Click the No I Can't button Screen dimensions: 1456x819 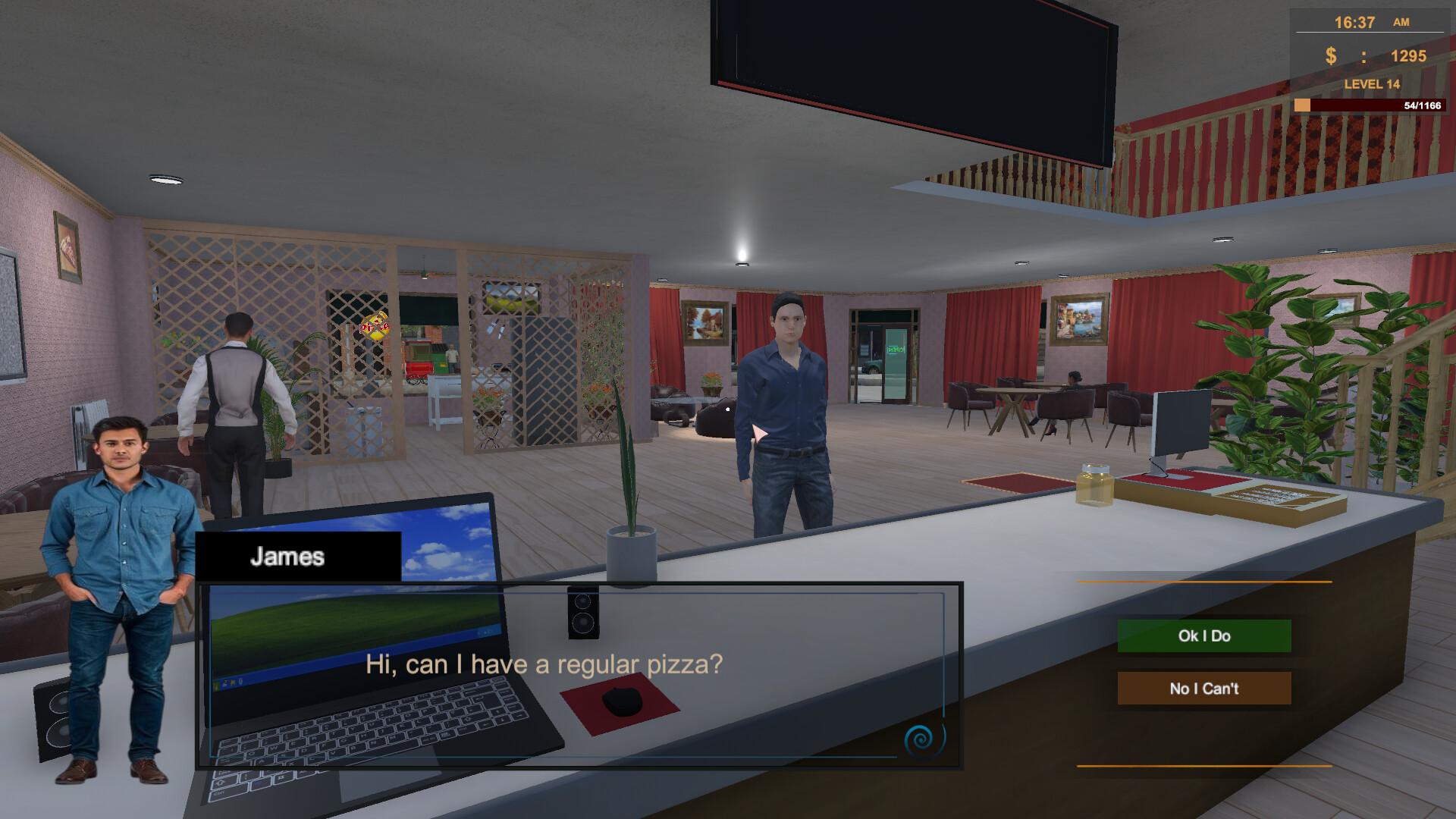tap(1203, 689)
